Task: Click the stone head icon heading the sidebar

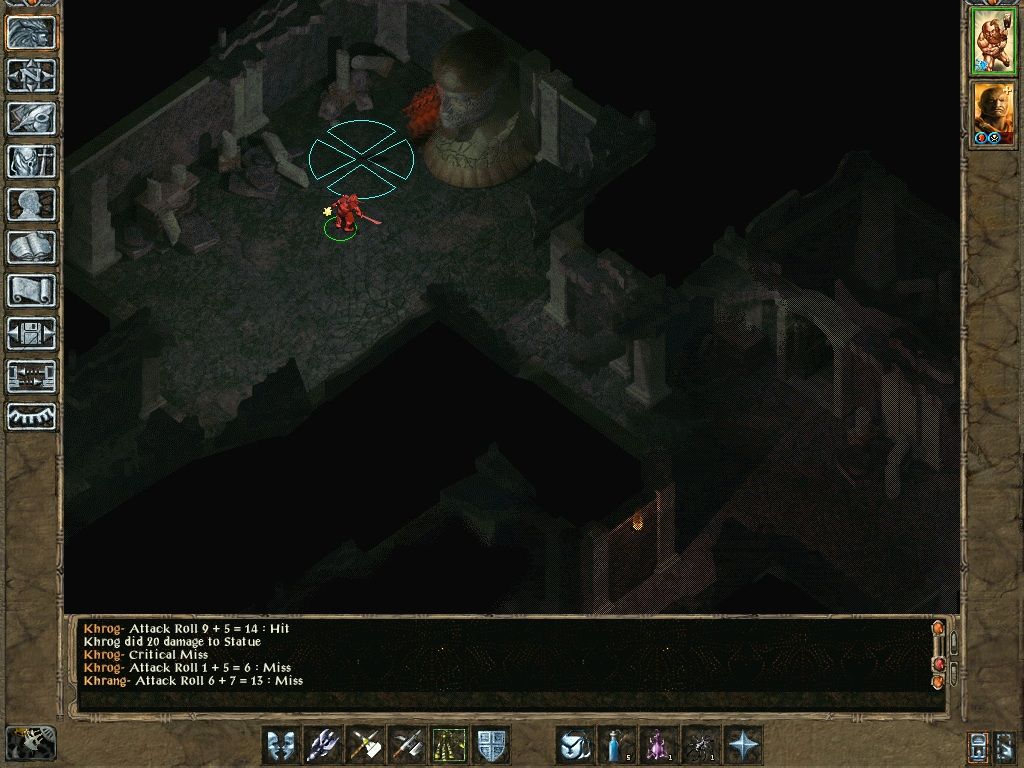Action: [31, 32]
